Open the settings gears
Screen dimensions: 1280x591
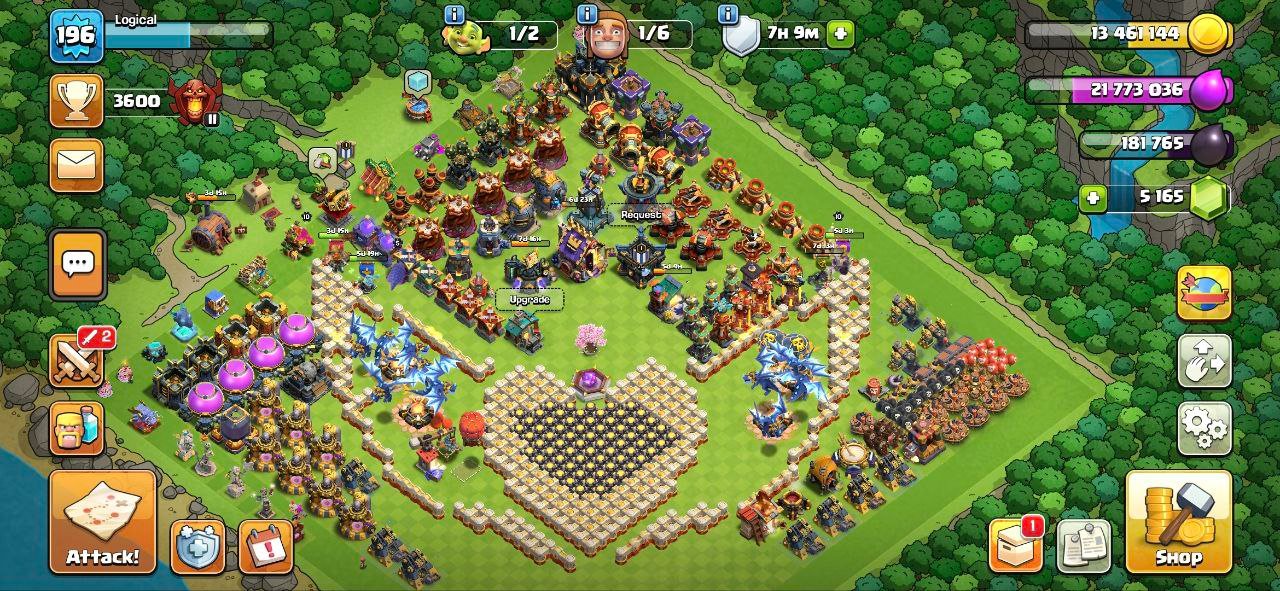1204,428
